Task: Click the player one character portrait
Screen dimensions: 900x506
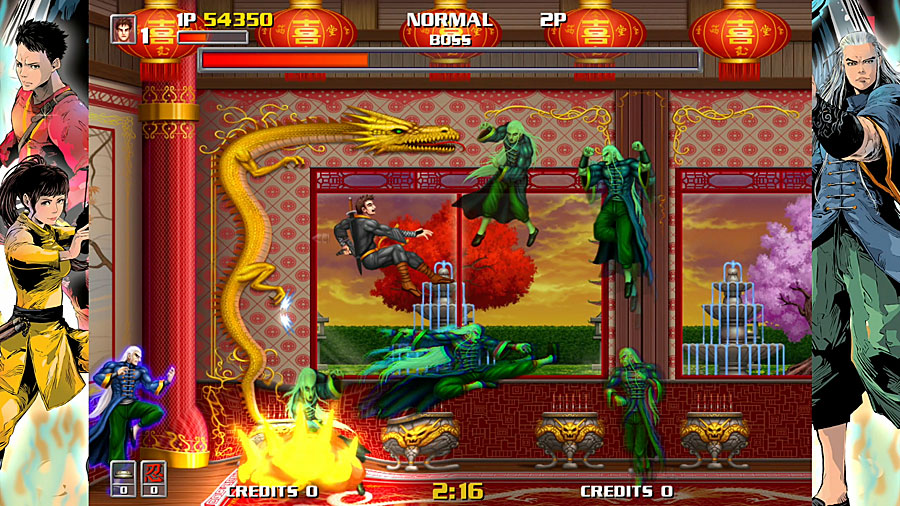Action: [123, 29]
